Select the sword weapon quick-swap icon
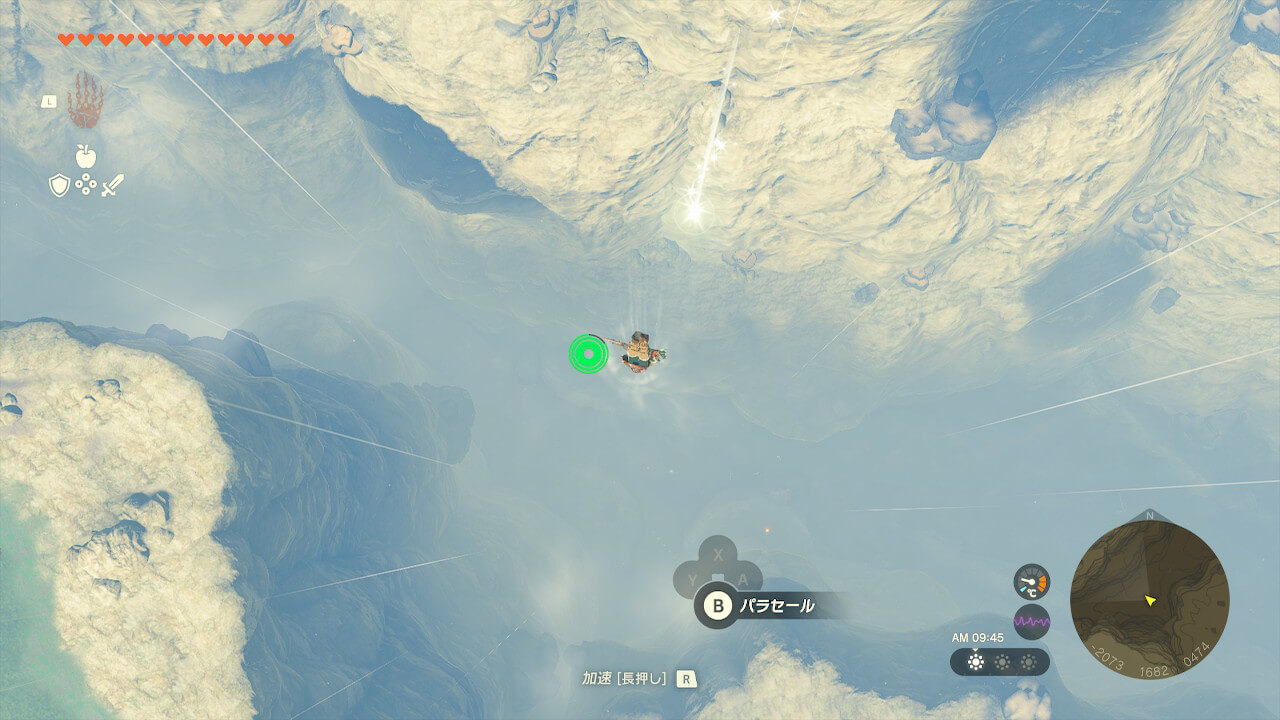This screenshot has height=720, width=1280. tap(112, 185)
